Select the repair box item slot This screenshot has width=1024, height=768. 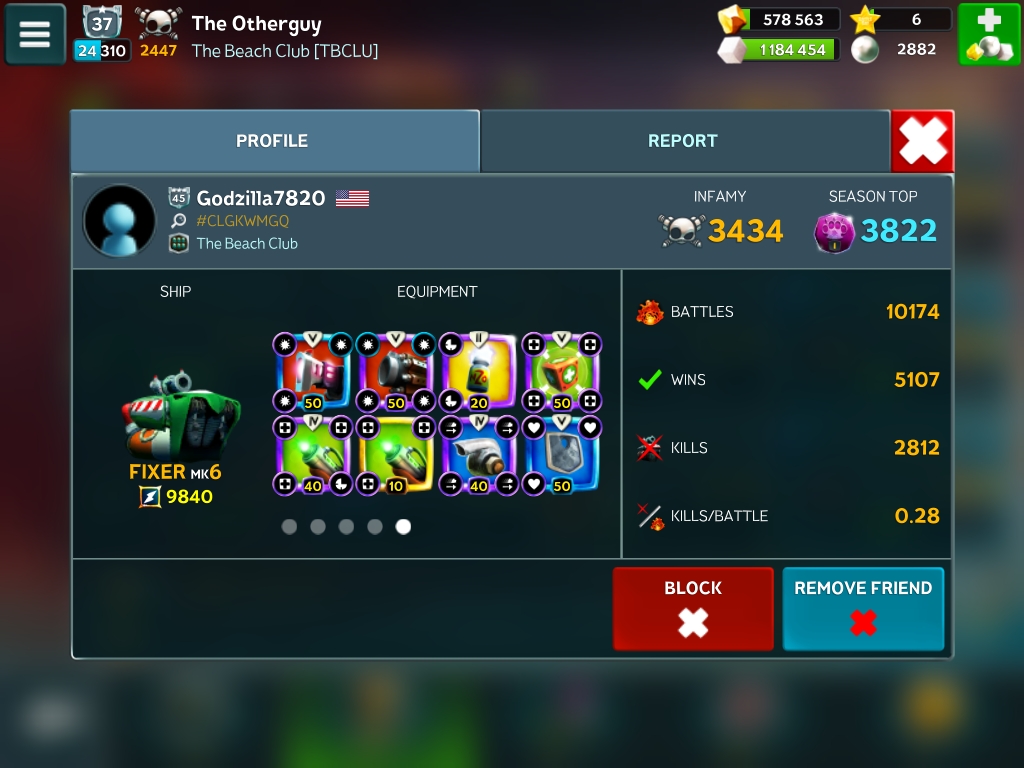(x=562, y=372)
